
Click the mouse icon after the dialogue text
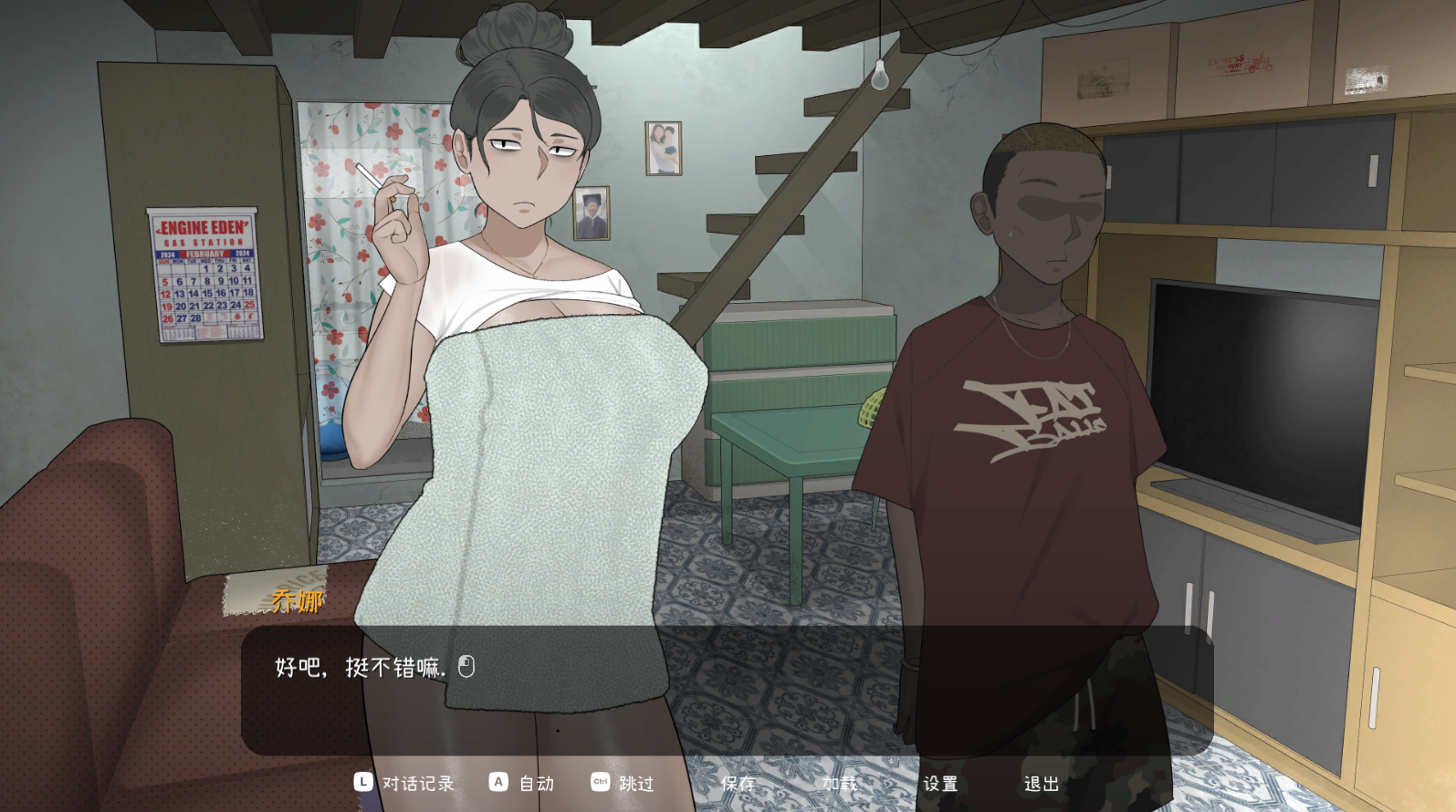coord(467,666)
